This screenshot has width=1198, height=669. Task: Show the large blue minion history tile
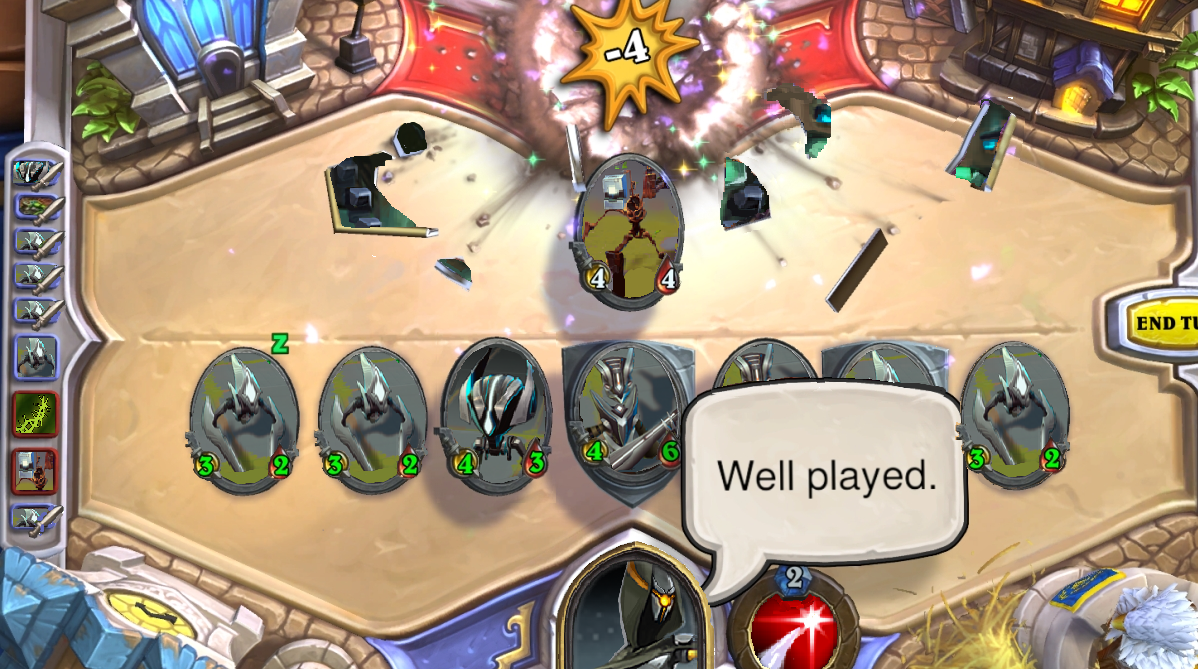click(36, 357)
